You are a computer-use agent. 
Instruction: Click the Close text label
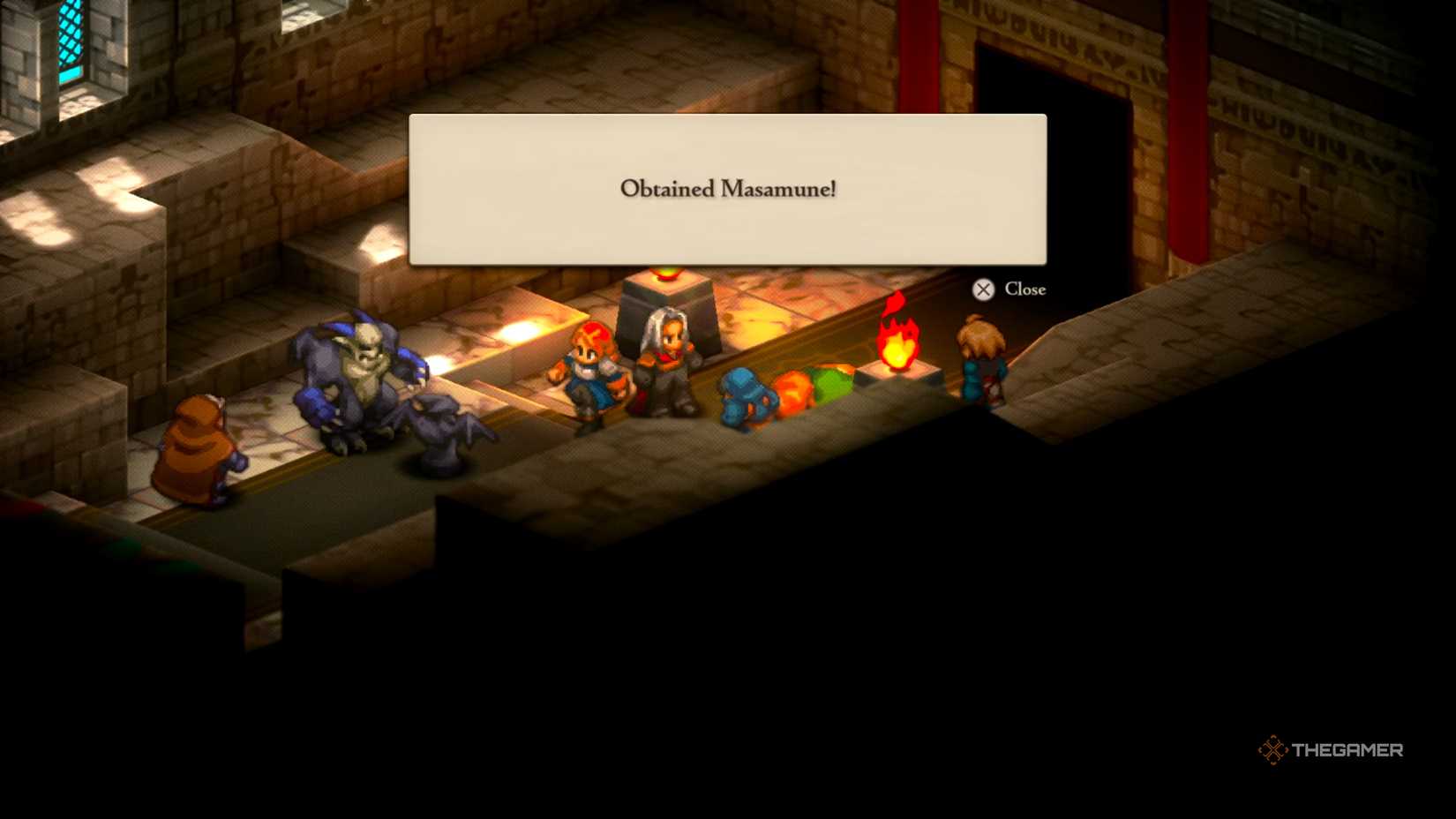(x=1024, y=289)
